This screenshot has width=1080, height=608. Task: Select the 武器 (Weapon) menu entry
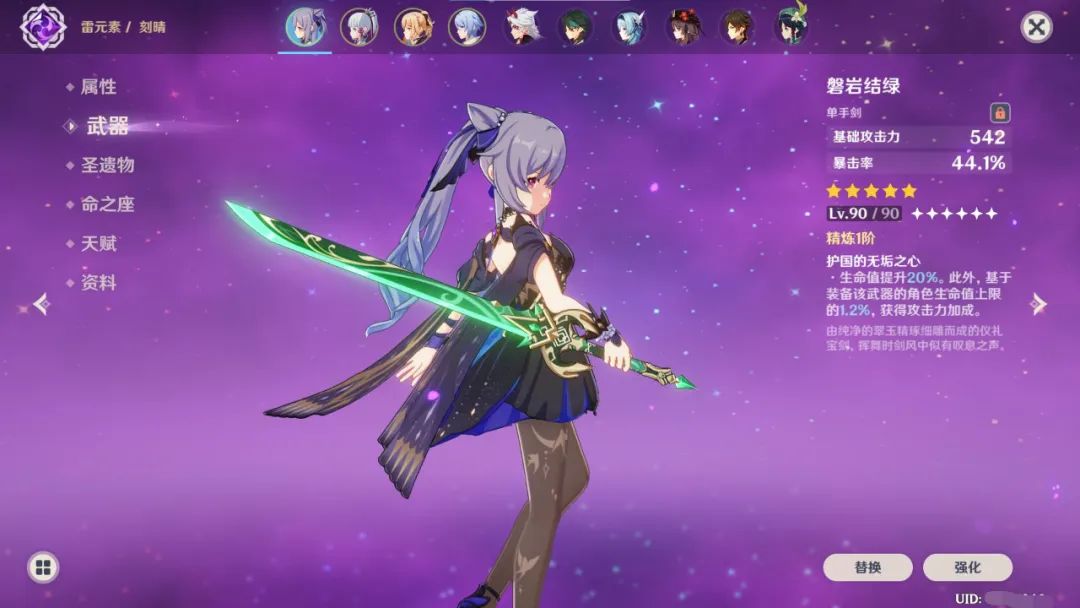coord(107,126)
